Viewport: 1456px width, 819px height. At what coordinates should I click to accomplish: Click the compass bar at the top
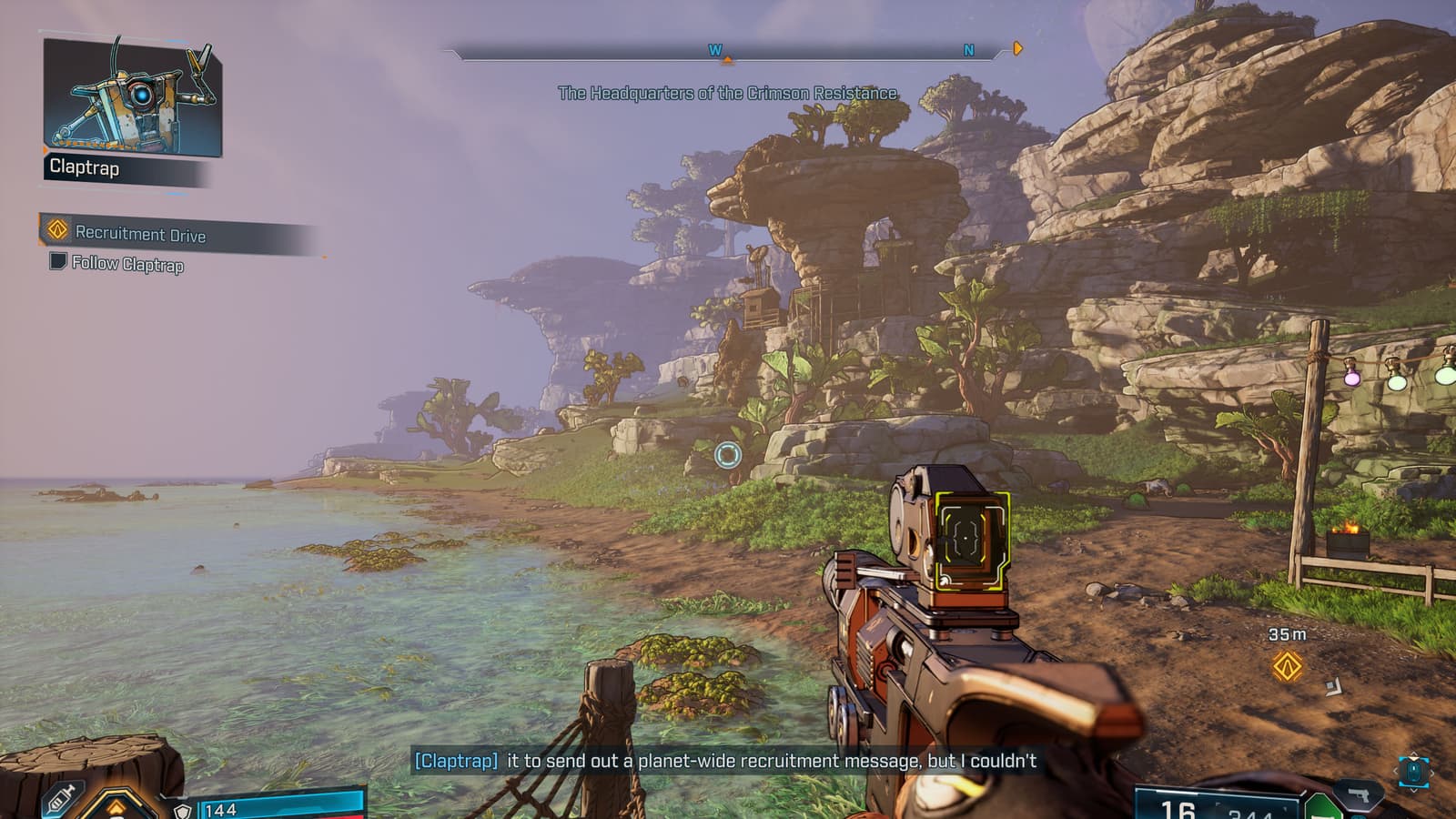coord(728,52)
